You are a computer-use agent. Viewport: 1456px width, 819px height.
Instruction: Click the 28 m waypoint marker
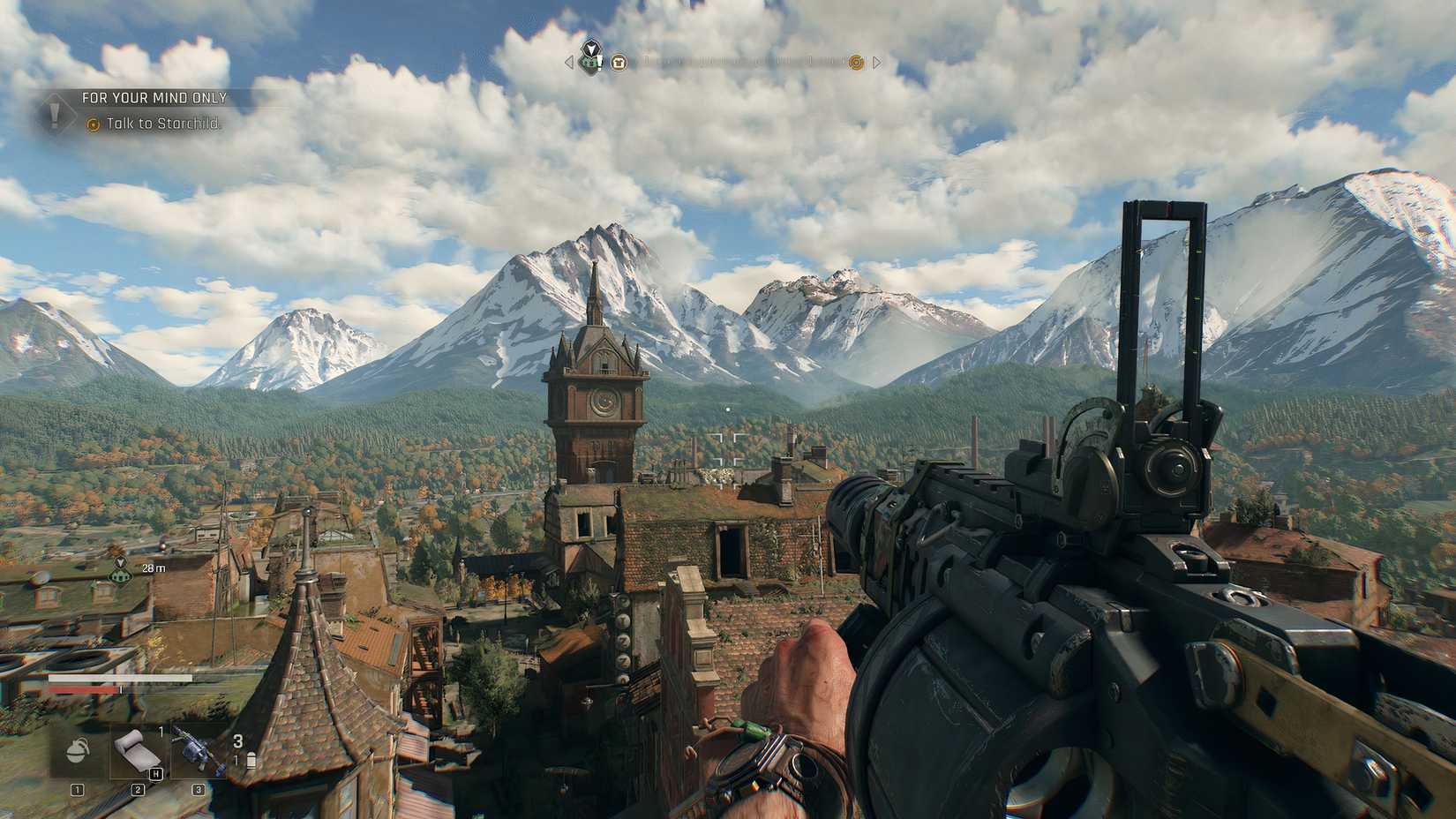[121, 574]
